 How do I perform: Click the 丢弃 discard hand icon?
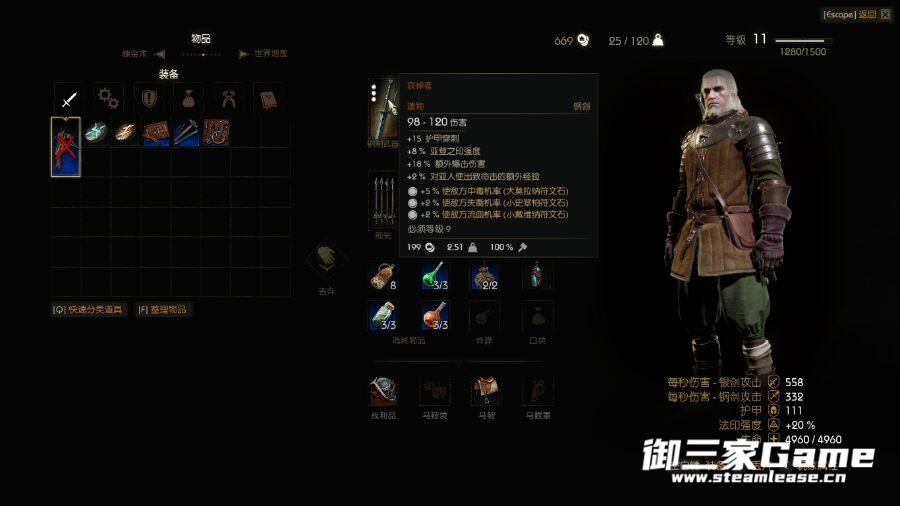coord(327,263)
